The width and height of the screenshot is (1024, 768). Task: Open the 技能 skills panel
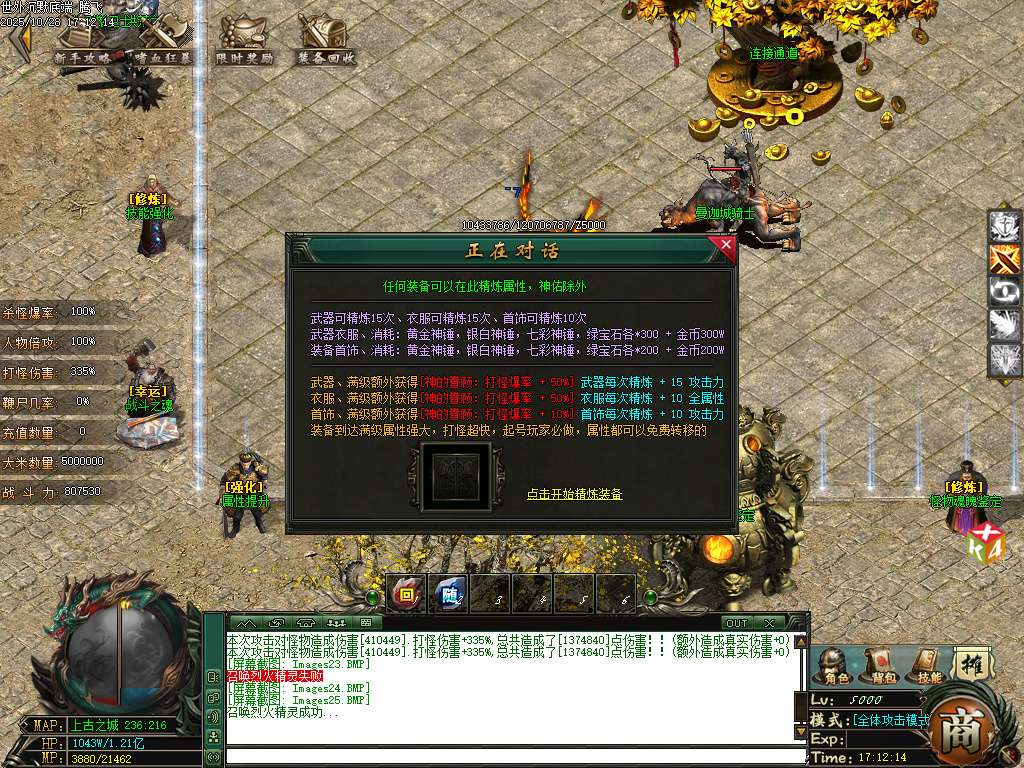[928, 665]
